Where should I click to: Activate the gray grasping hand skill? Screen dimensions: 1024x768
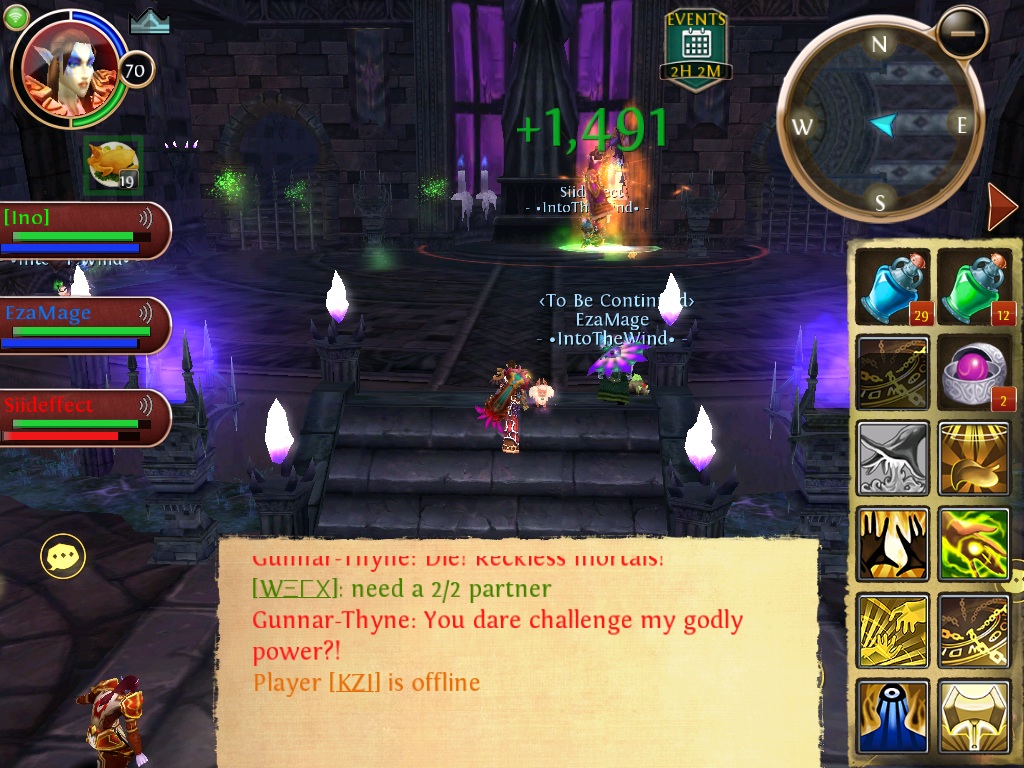pos(892,458)
